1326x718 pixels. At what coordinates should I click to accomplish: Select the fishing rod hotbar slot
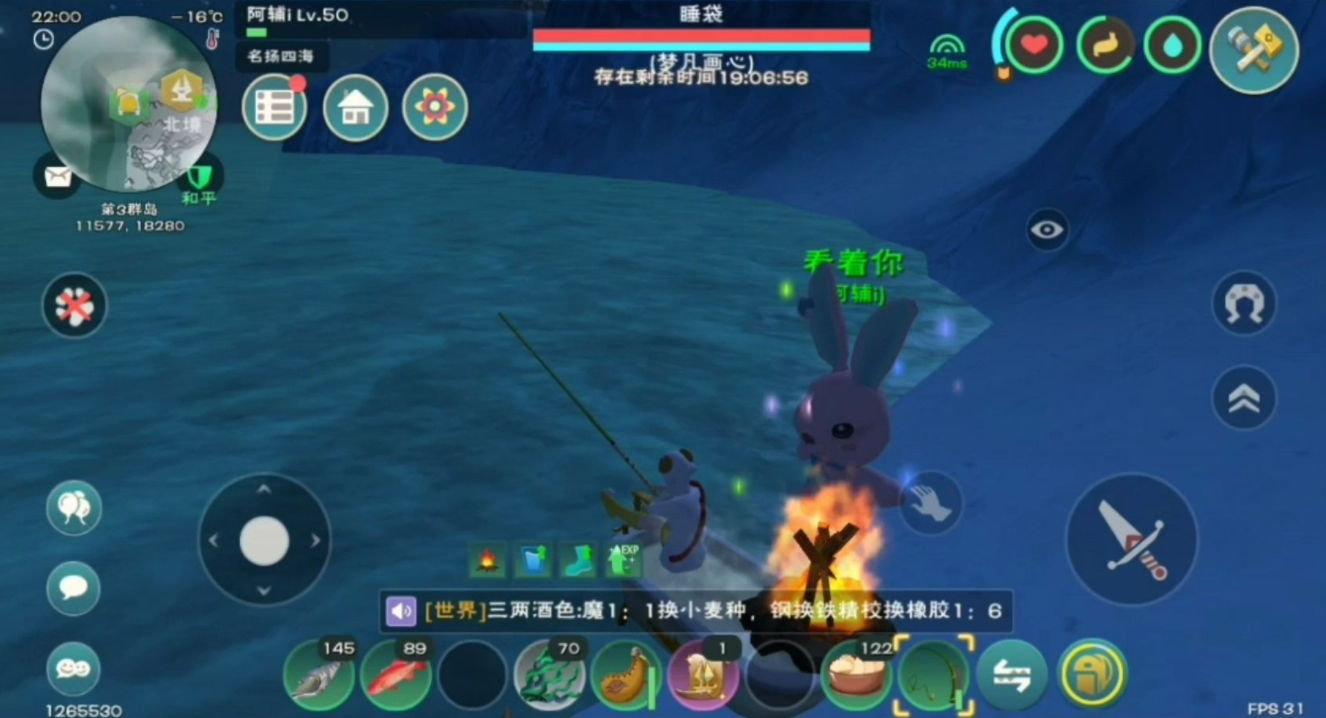[933, 676]
